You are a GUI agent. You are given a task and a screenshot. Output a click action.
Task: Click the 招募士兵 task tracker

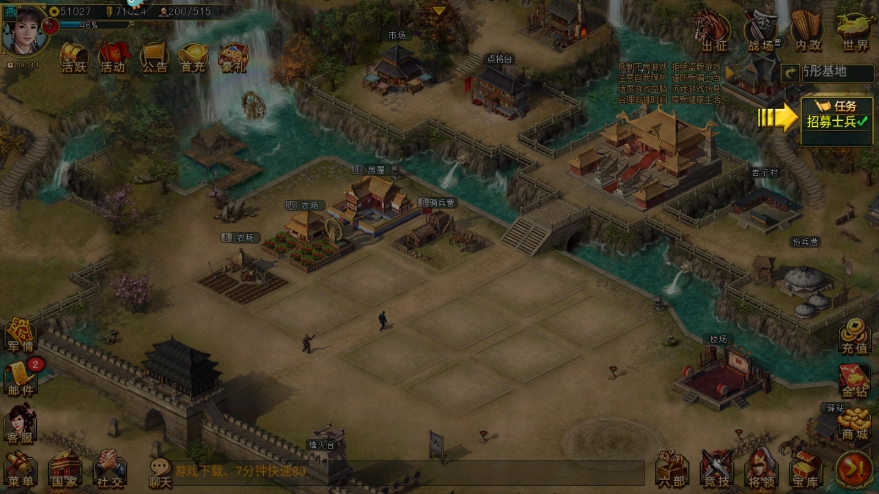(837, 116)
